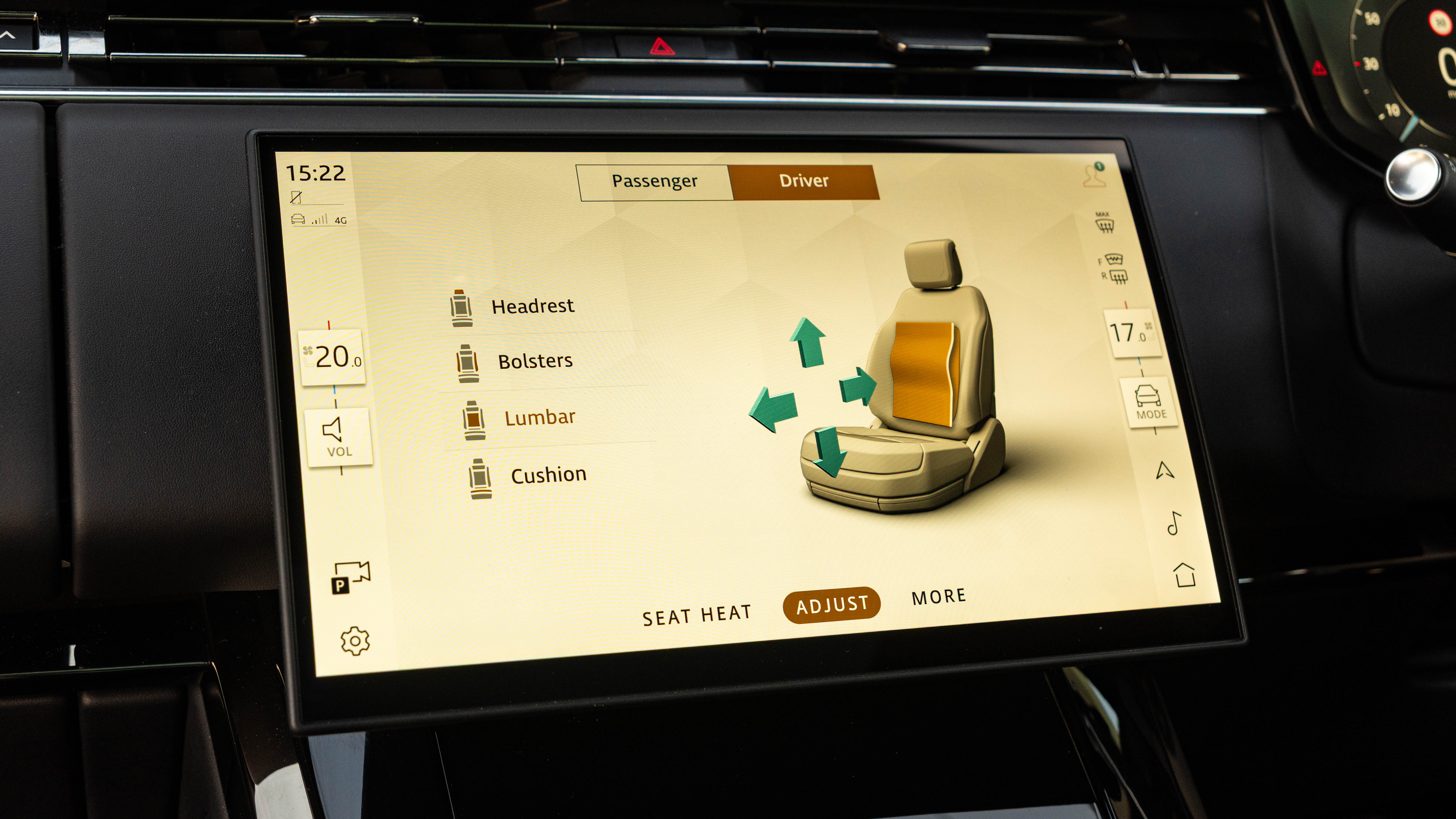Image resolution: width=1456 pixels, height=819 pixels.
Task: Open media with the music note icon
Action: point(1174,523)
